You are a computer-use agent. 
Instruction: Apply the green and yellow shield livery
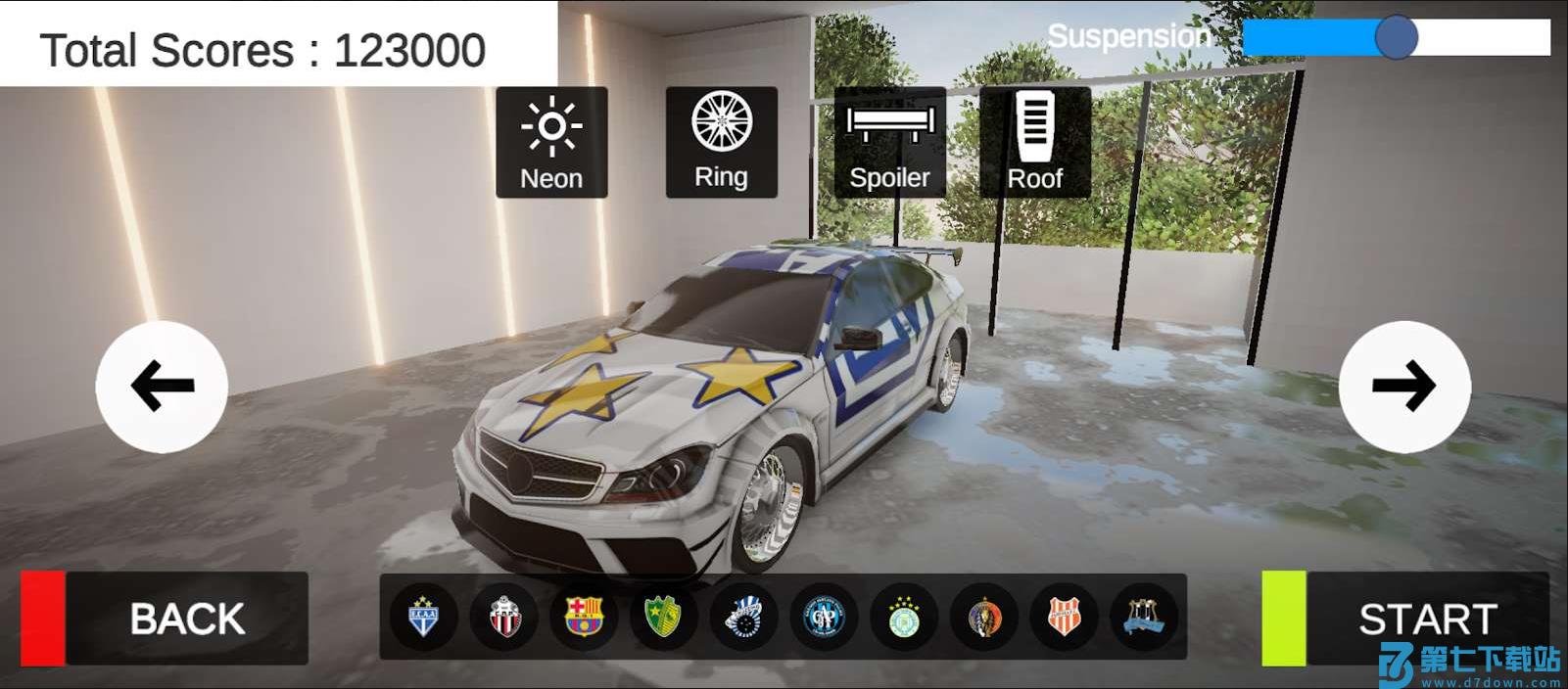[664, 618]
